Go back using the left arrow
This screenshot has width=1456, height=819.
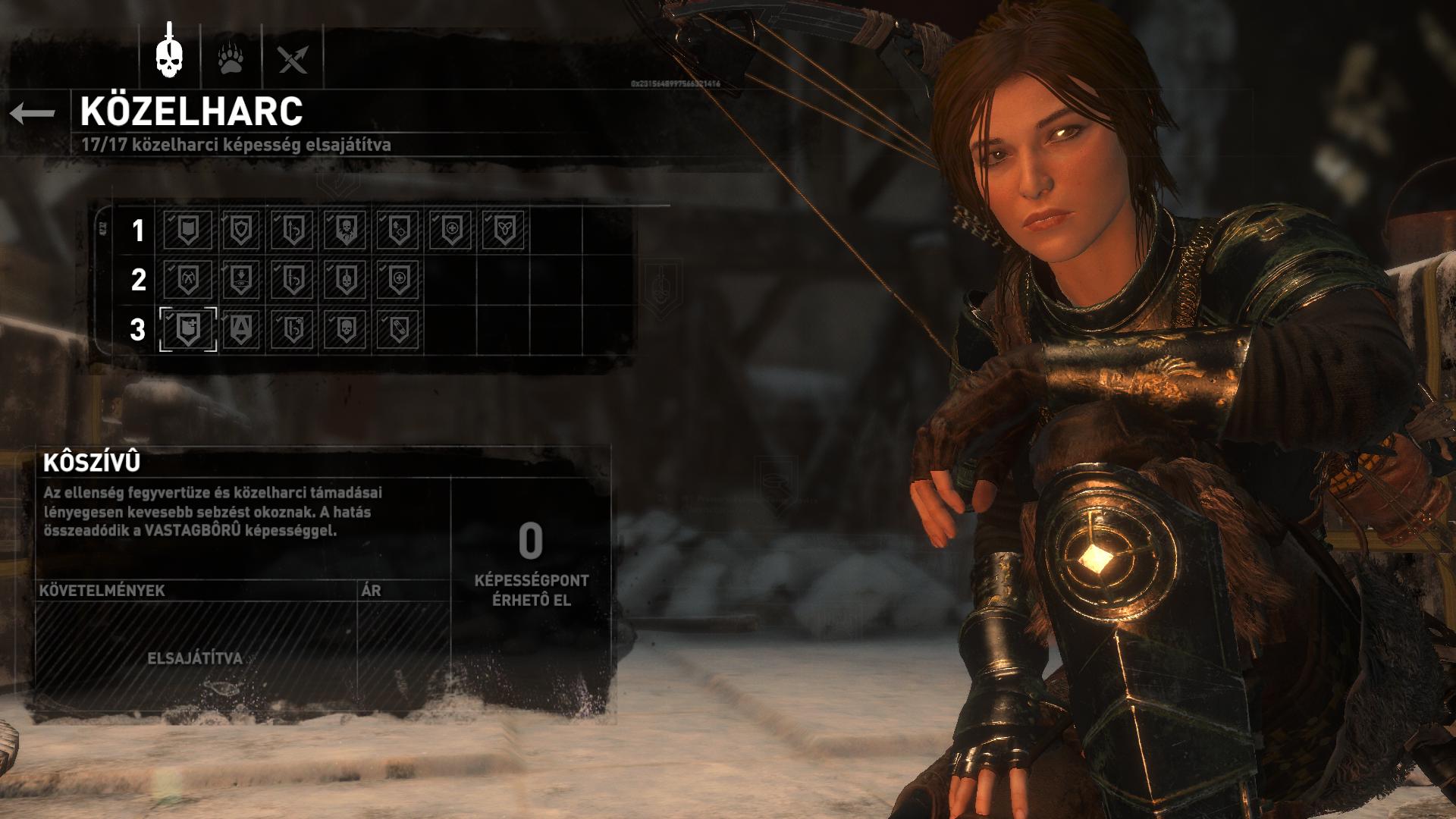coord(33,114)
